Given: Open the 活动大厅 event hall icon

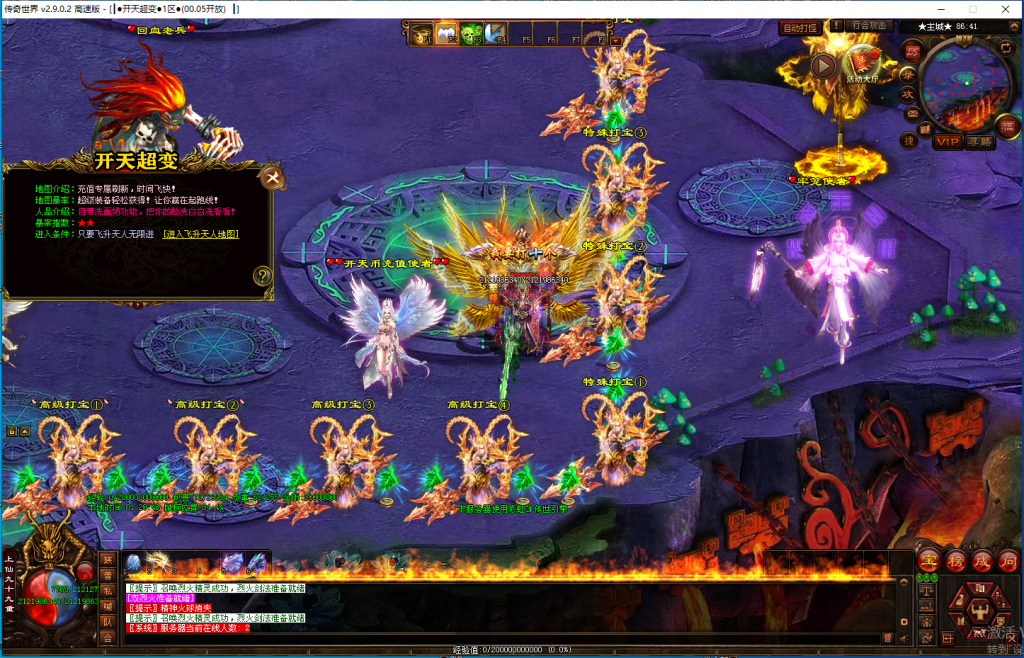Looking at the screenshot, I should (862, 62).
